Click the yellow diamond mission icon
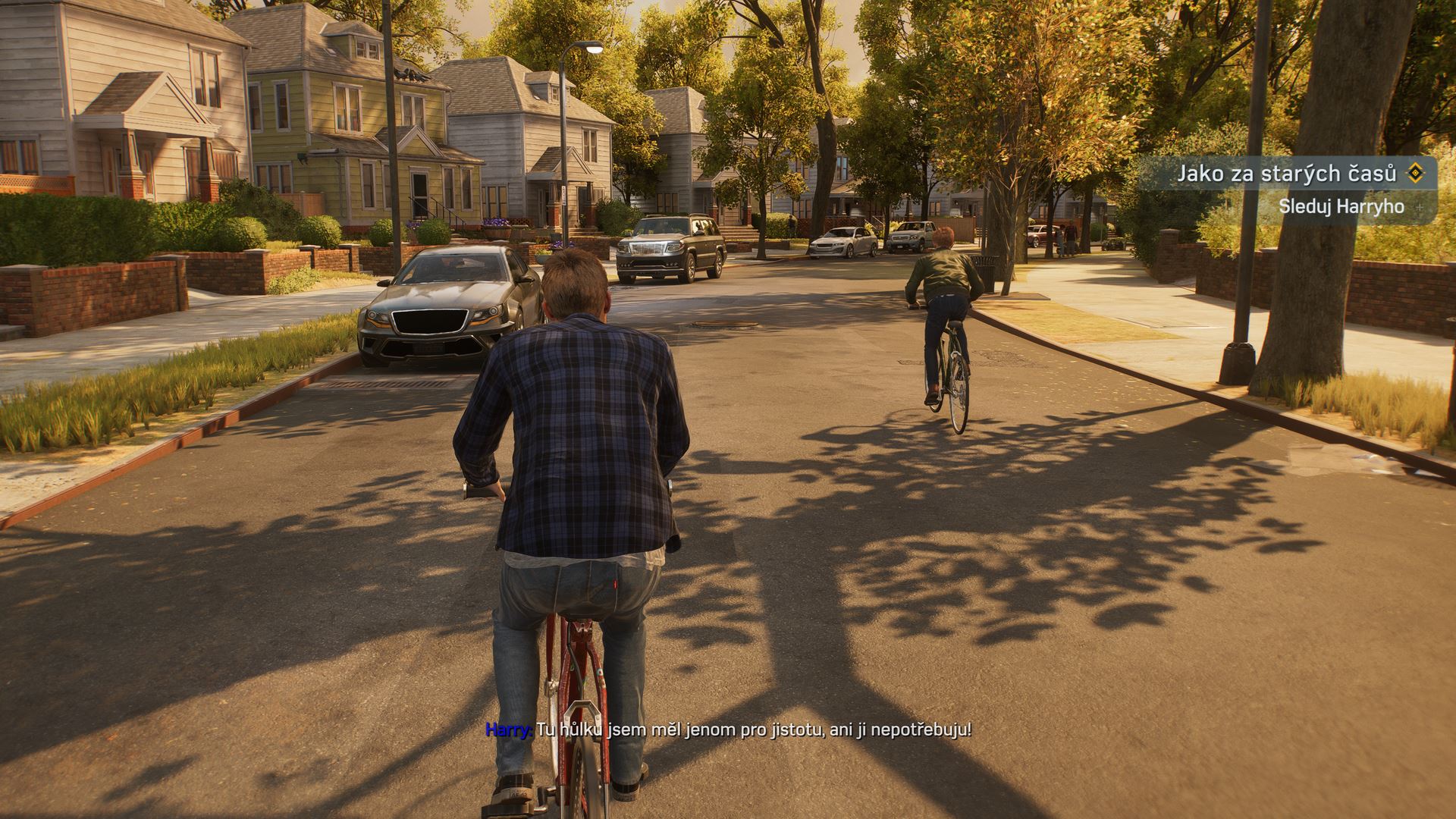1456x819 pixels. pos(1415,174)
